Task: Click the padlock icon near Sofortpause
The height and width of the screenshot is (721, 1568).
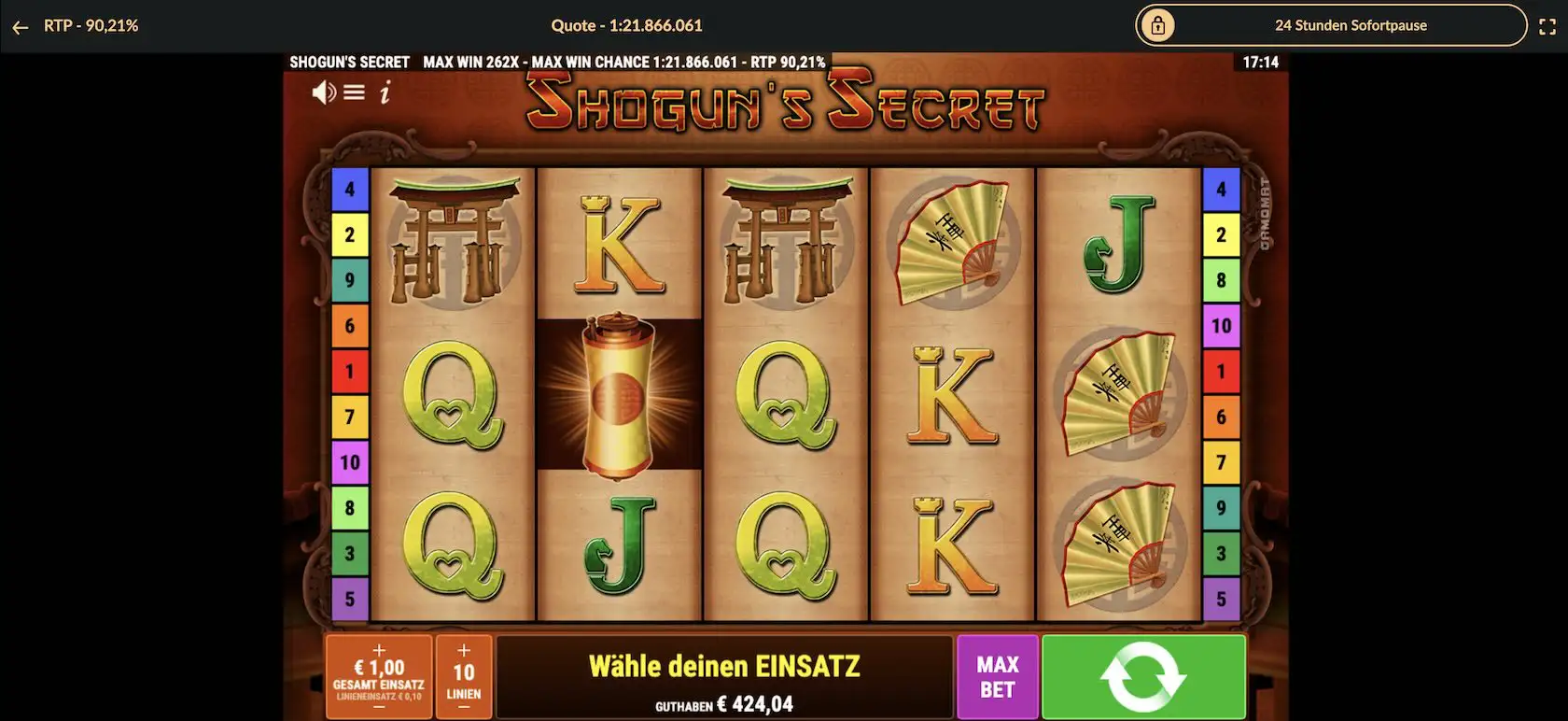Action: coord(1160,25)
